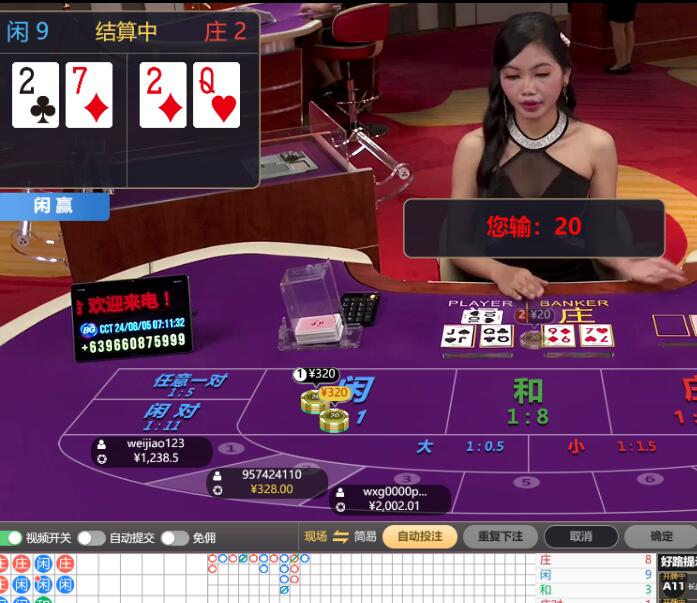The image size is (697, 603).
Task: Select the weijiao123 player seat
Action: pos(152,451)
